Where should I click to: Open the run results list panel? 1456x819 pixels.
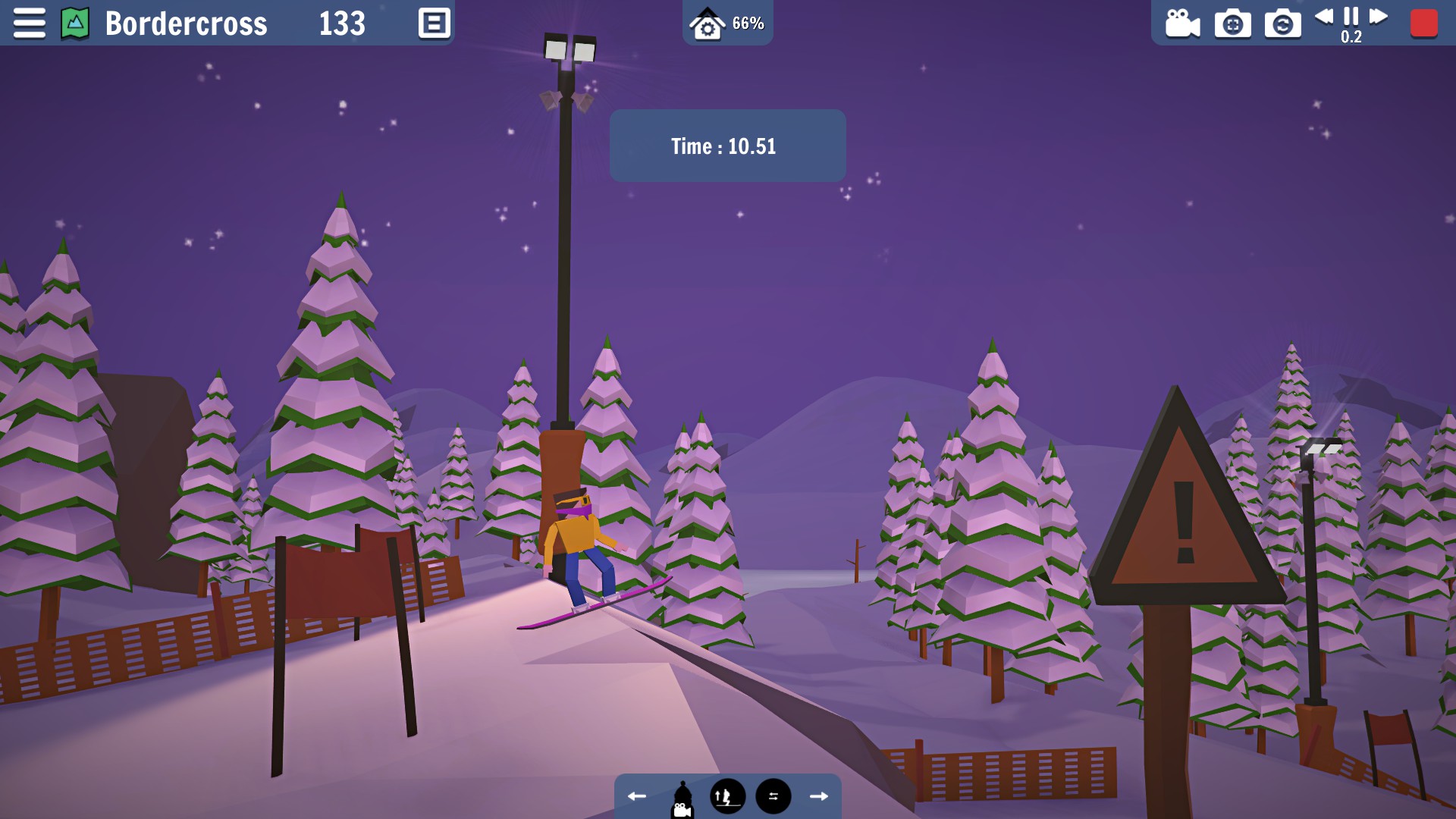(434, 22)
